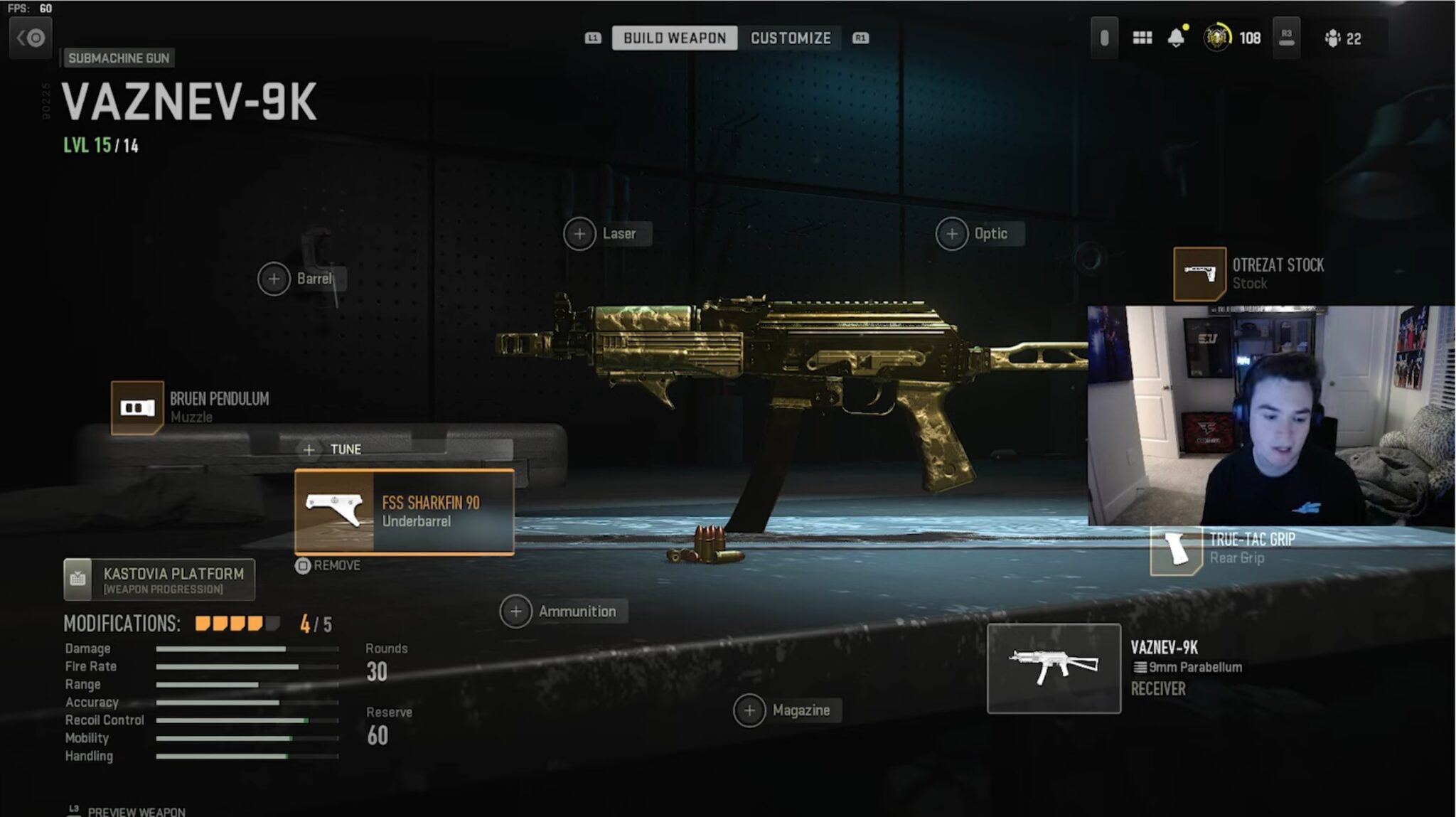
Task: Open Kastovia Platform weapon progression
Action: click(x=159, y=580)
